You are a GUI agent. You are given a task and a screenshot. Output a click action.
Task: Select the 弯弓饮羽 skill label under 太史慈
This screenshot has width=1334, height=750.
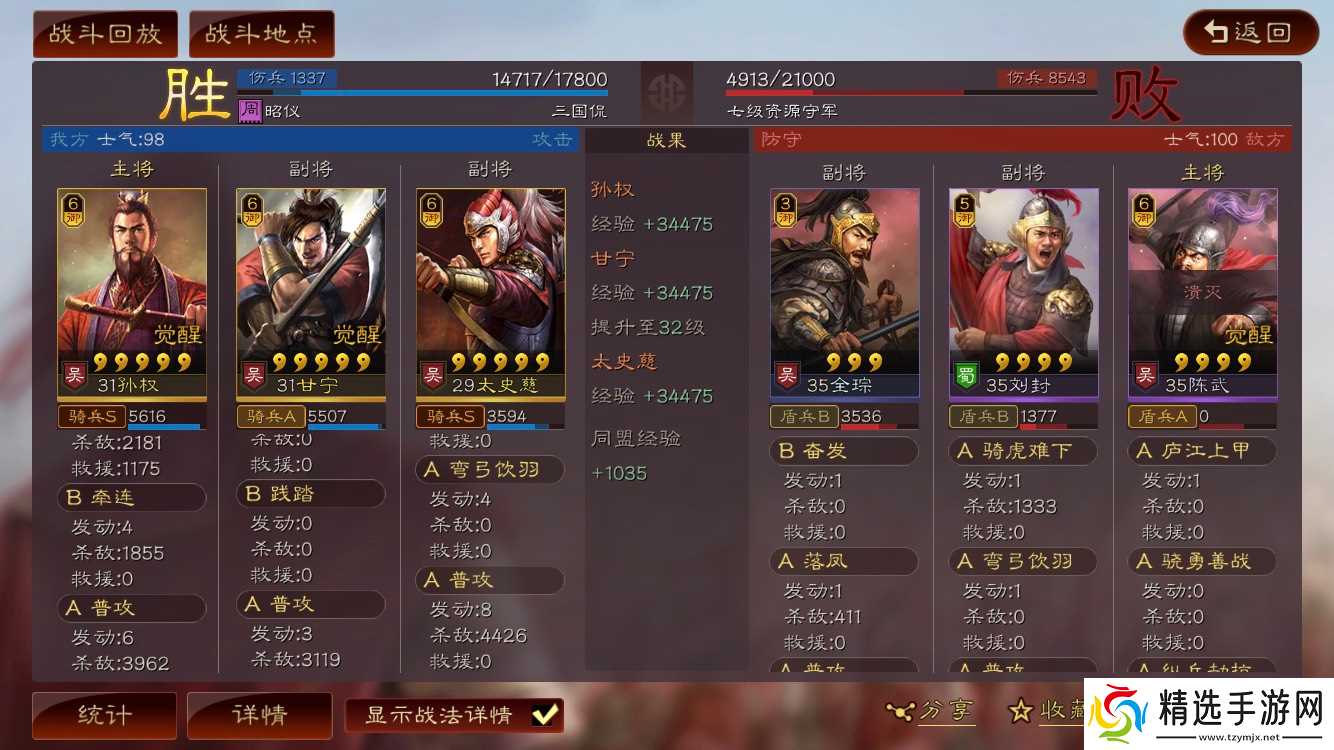tap(491, 470)
